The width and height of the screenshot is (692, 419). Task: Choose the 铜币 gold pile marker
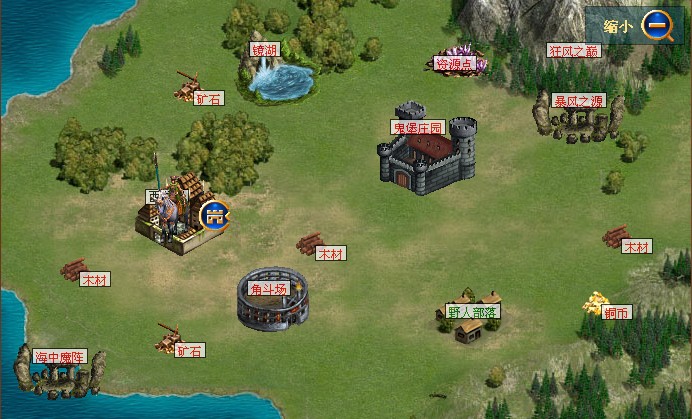(600, 304)
